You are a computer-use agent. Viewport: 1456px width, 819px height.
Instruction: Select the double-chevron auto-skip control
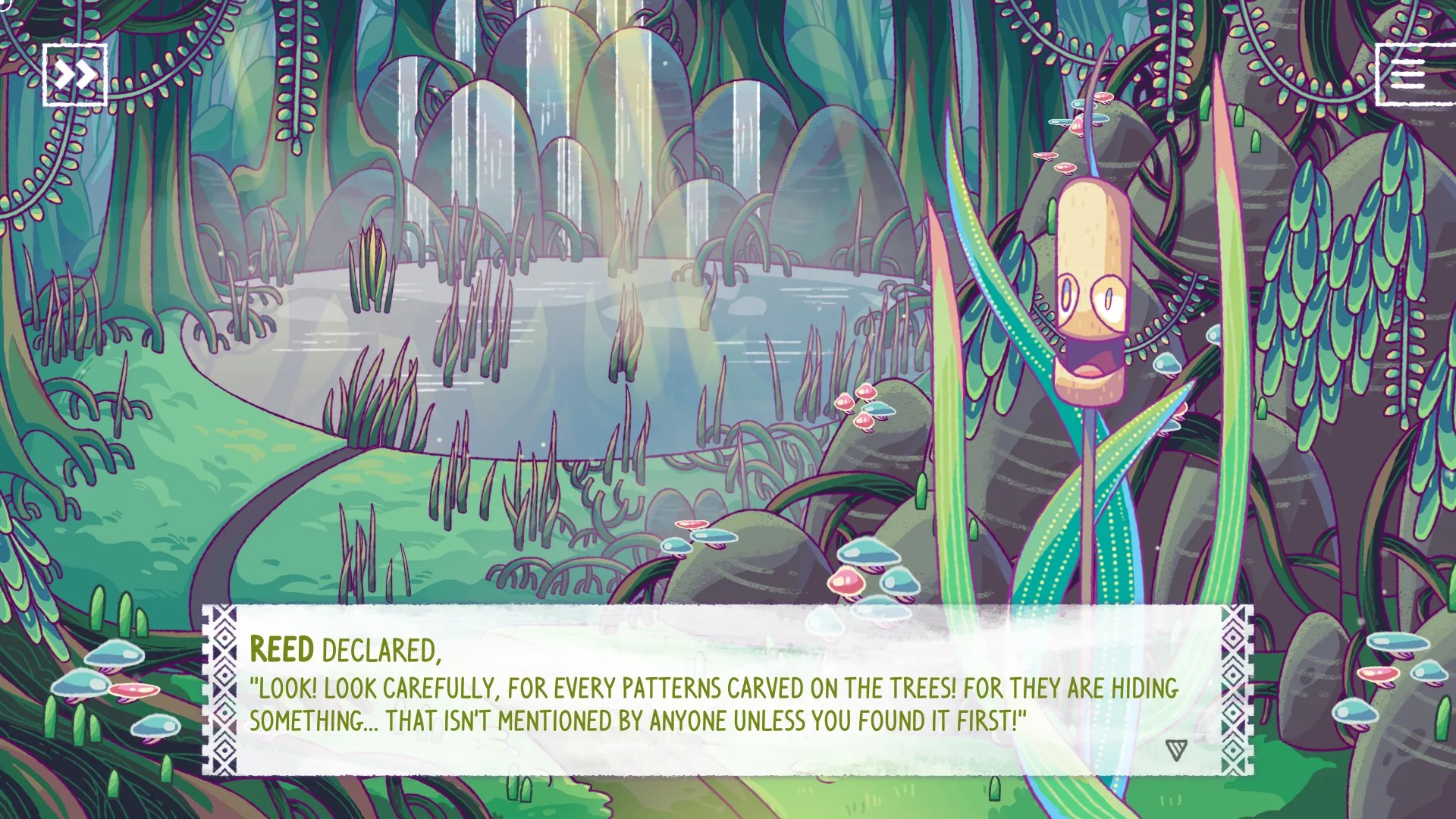(74, 74)
